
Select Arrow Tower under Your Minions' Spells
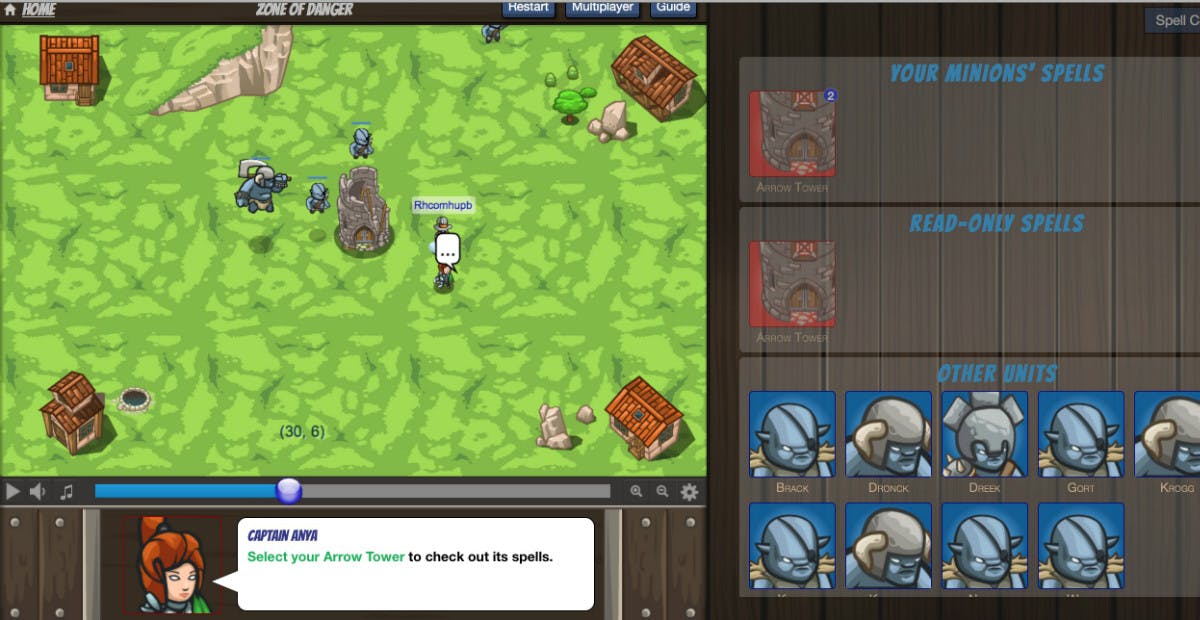click(x=792, y=134)
